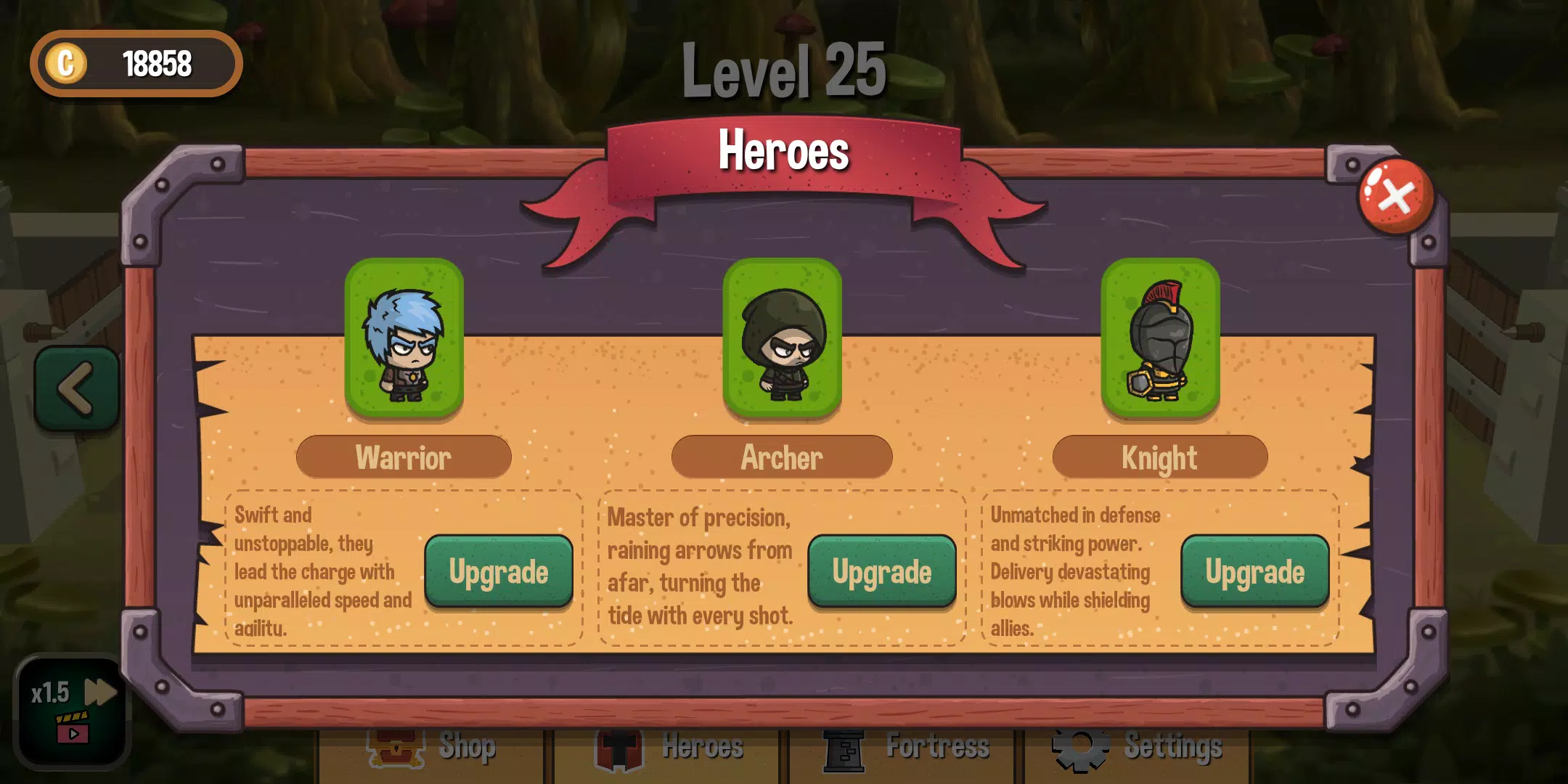Open the Shop chest icon
1568x784 pixels.
[396, 748]
